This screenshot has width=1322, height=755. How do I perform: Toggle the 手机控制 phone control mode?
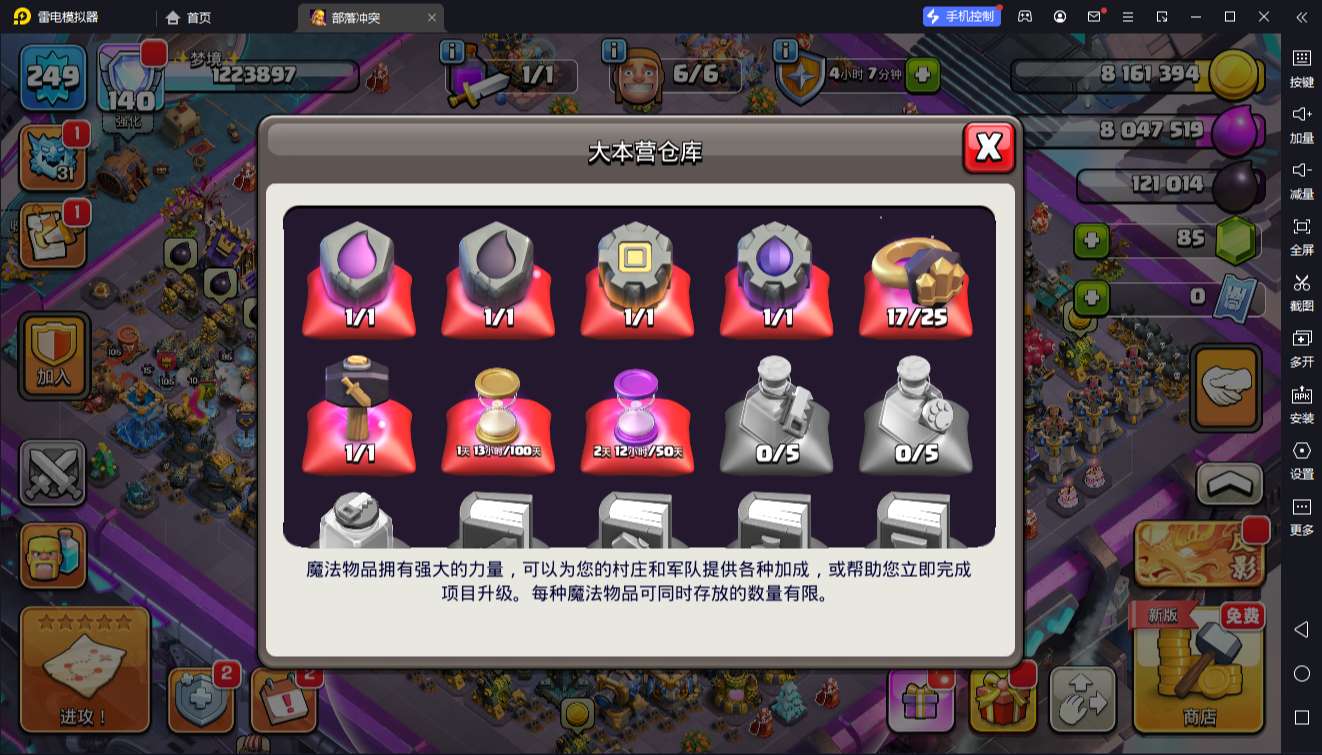click(962, 16)
